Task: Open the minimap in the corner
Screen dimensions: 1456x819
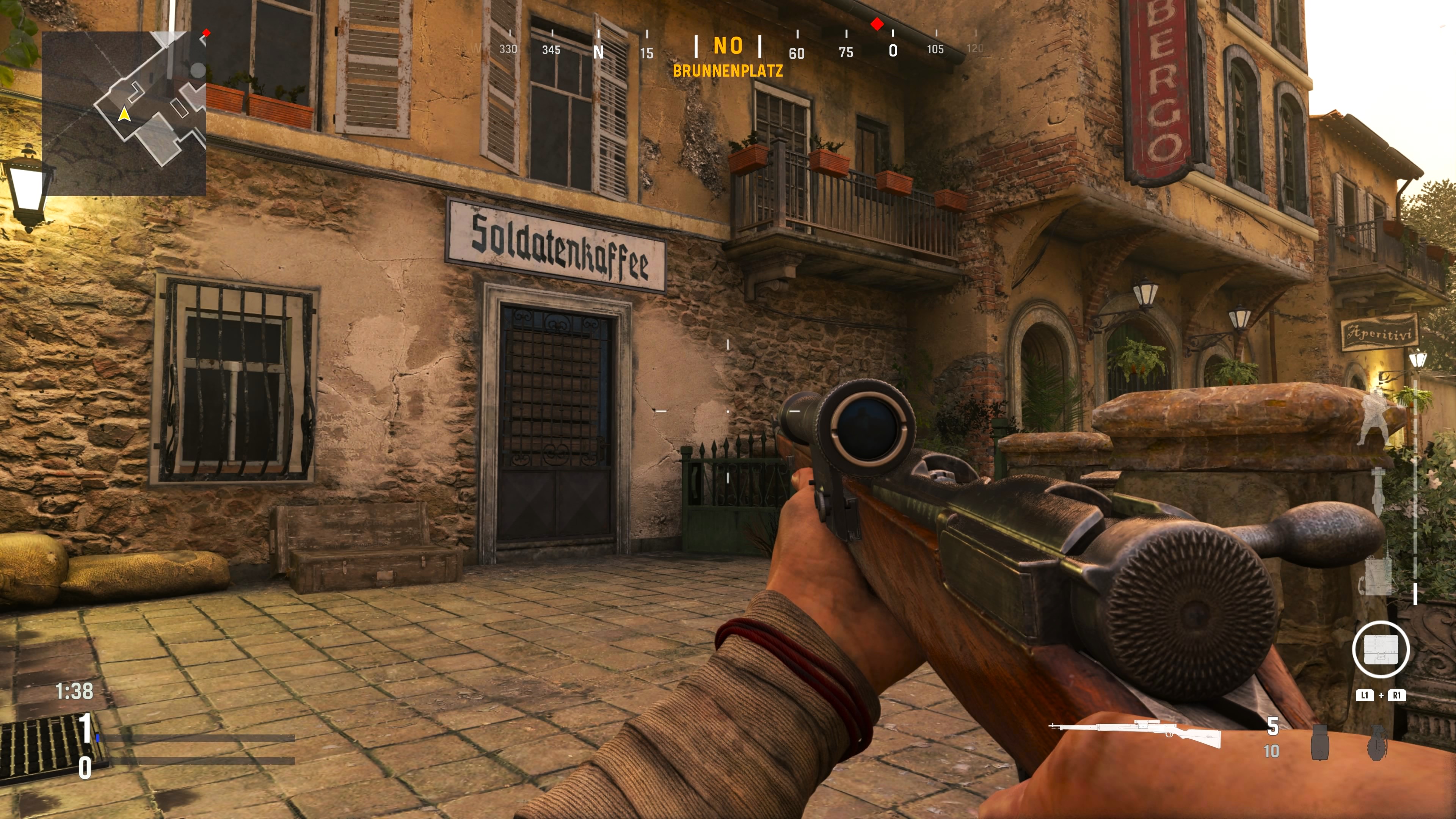Action: pyautogui.click(x=124, y=113)
